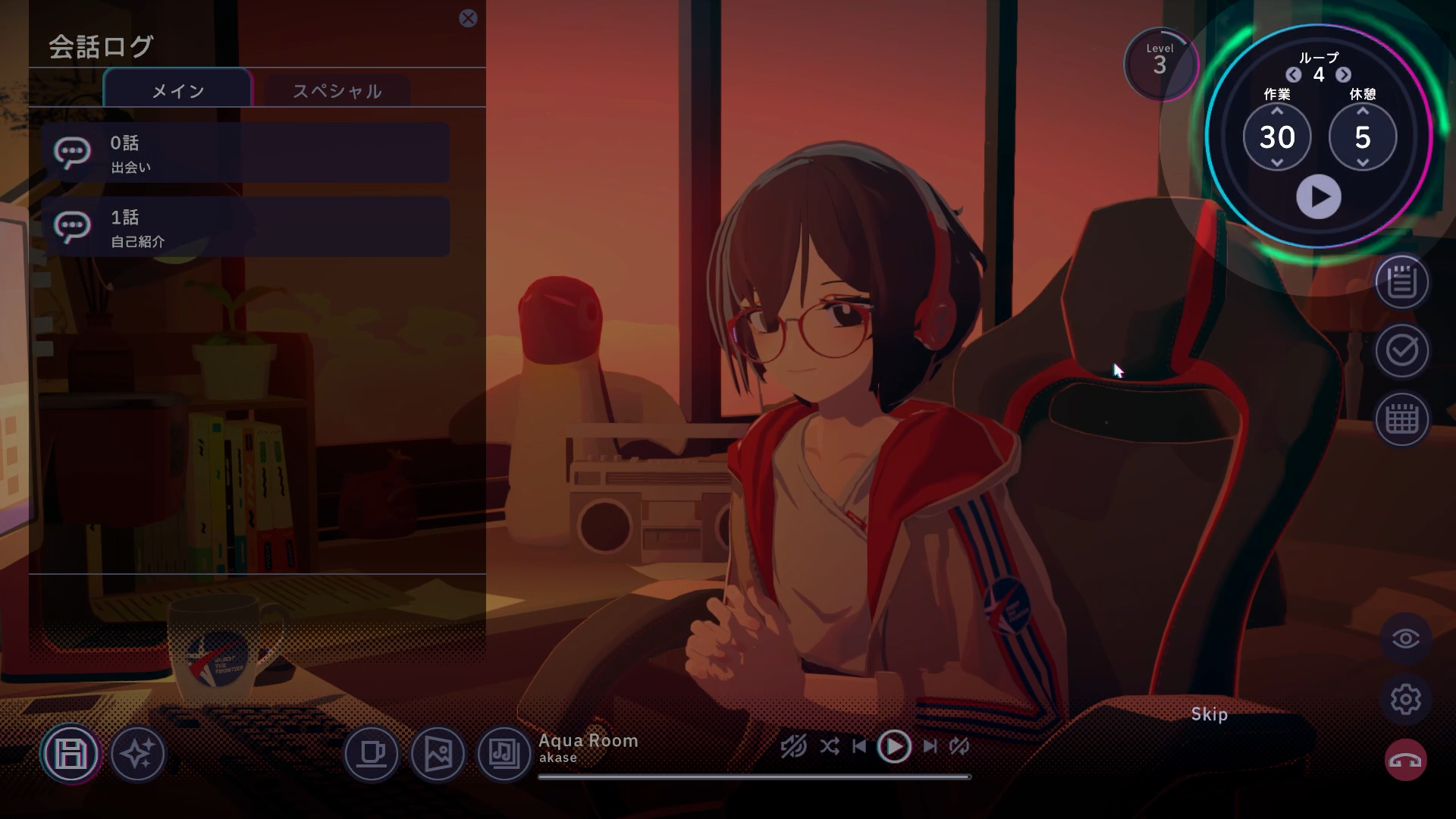1456x819 pixels.
Task: Switch to the スペシャル tab
Action: pyautogui.click(x=337, y=90)
